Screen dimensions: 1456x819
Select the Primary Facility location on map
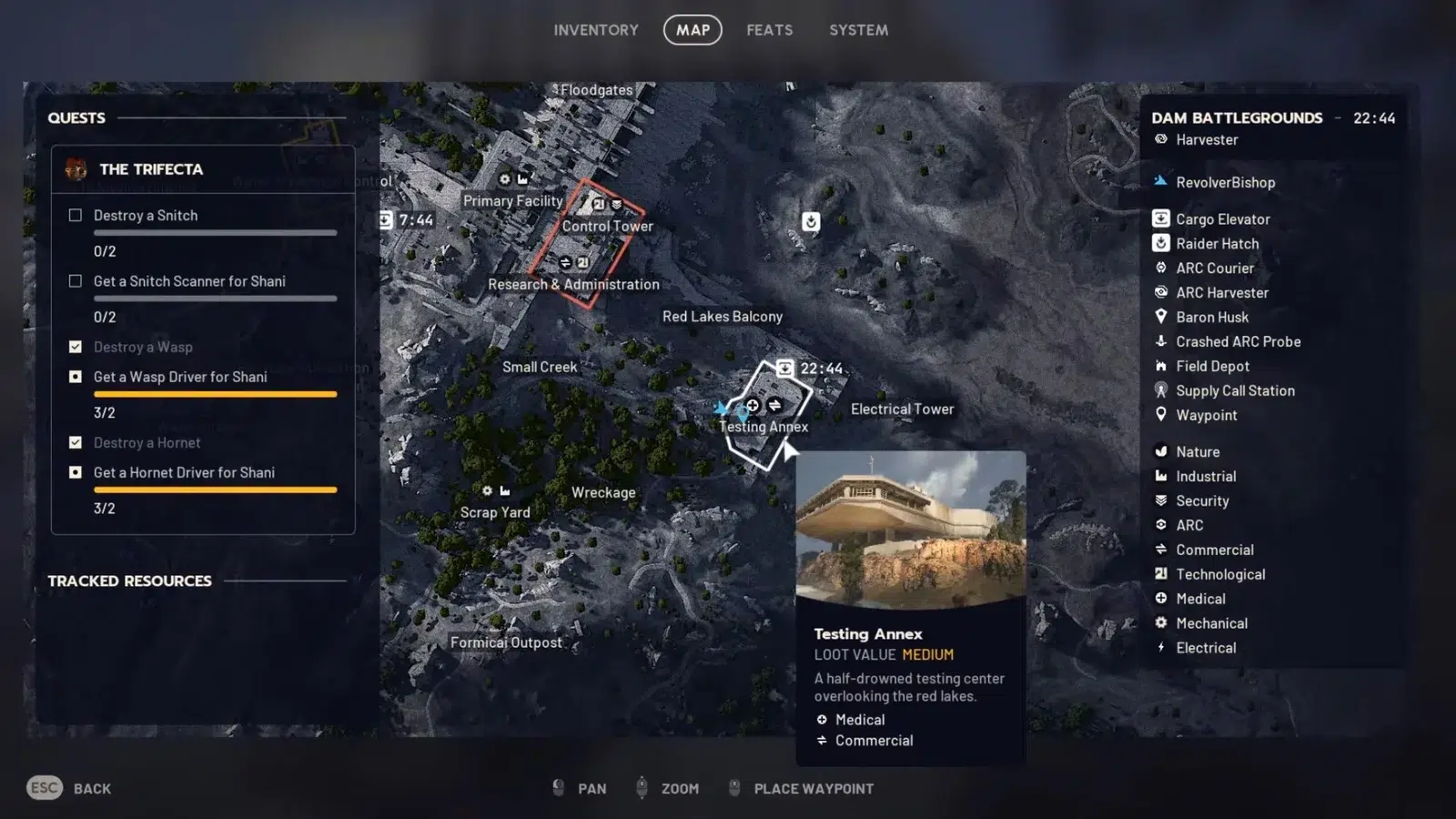click(x=512, y=201)
